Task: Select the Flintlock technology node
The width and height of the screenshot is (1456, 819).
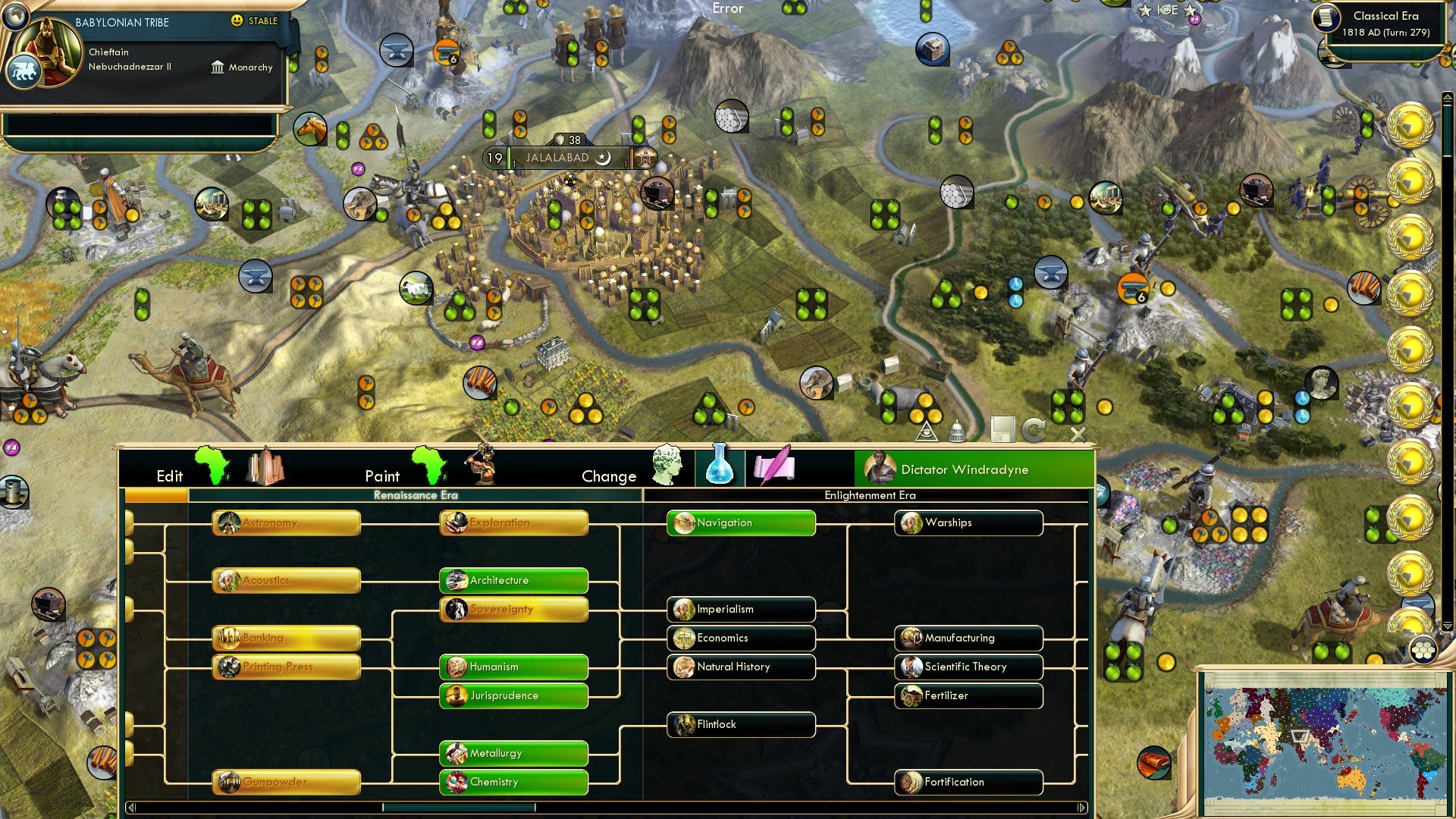Action: tap(739, 724)
